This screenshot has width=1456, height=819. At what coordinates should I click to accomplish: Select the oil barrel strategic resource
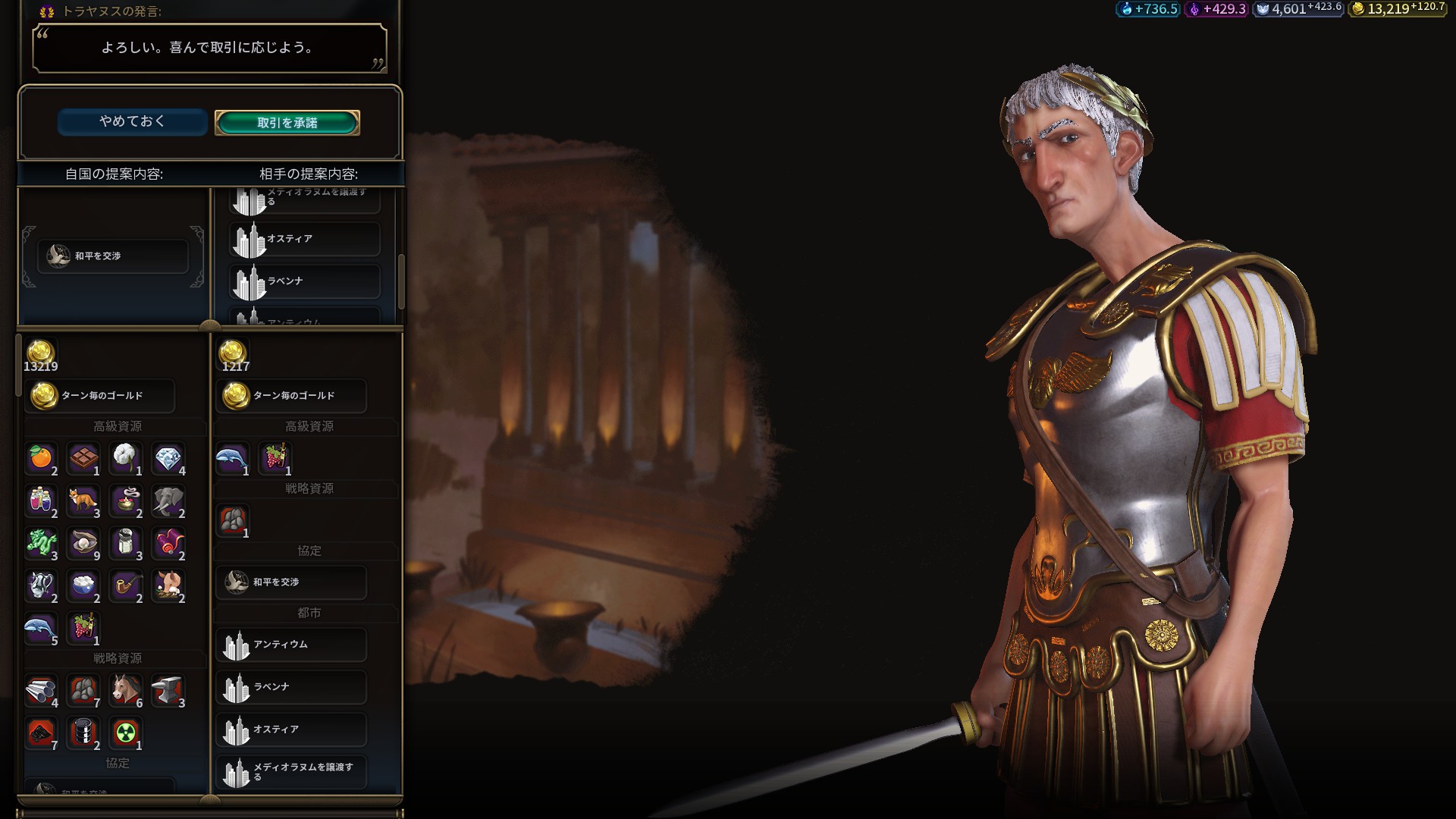83,732
